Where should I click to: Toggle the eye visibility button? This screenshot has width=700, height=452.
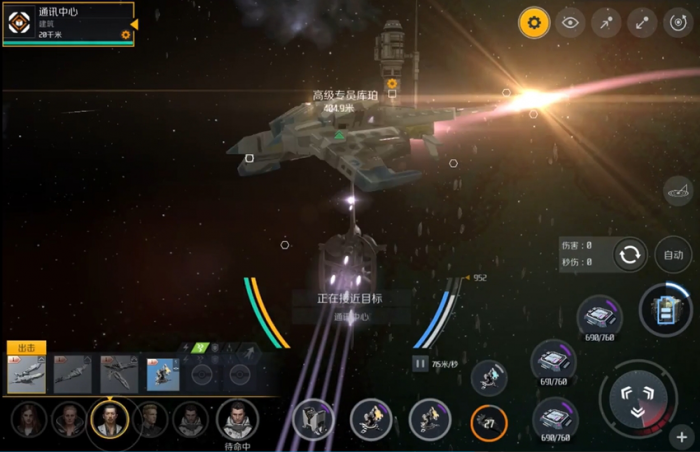(570, 23)
